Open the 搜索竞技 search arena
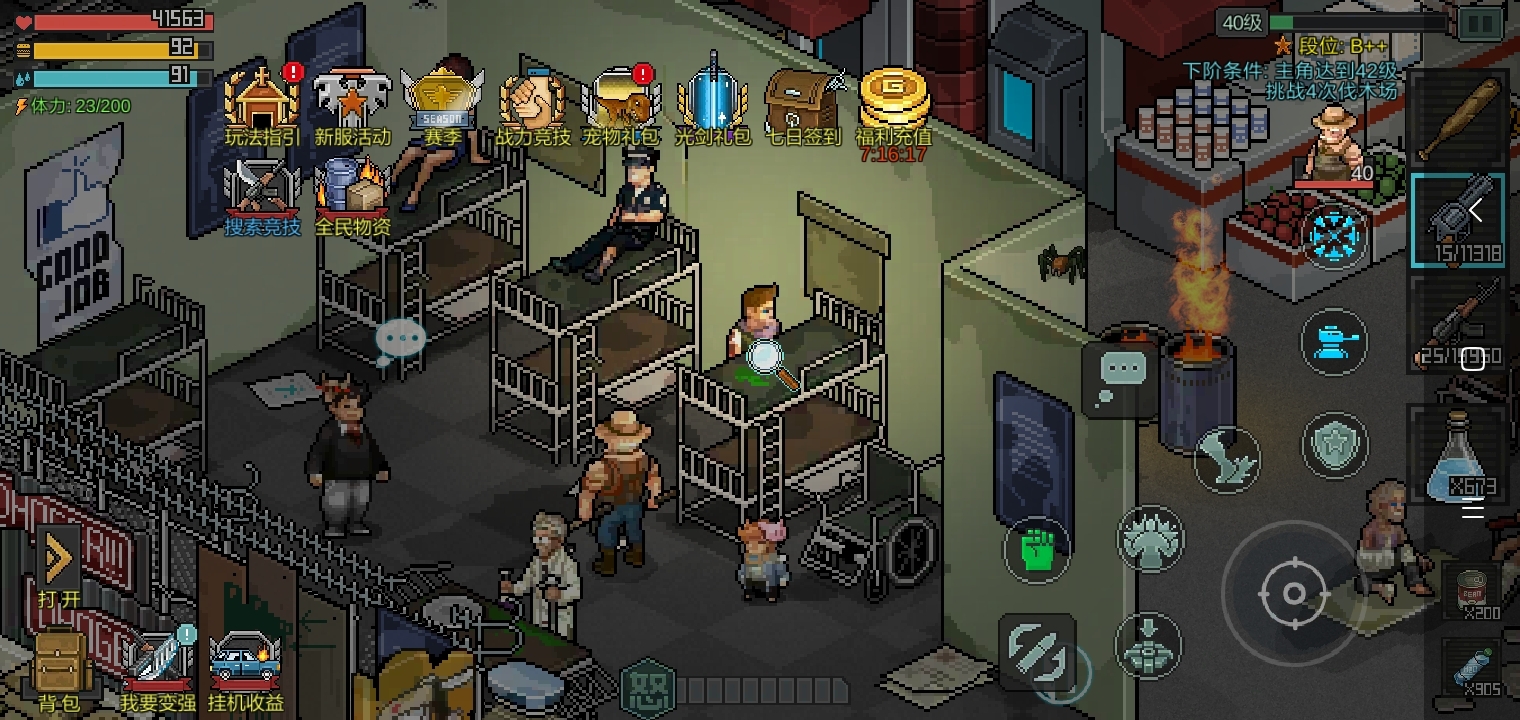1520x720 pixels. point(262,192)
